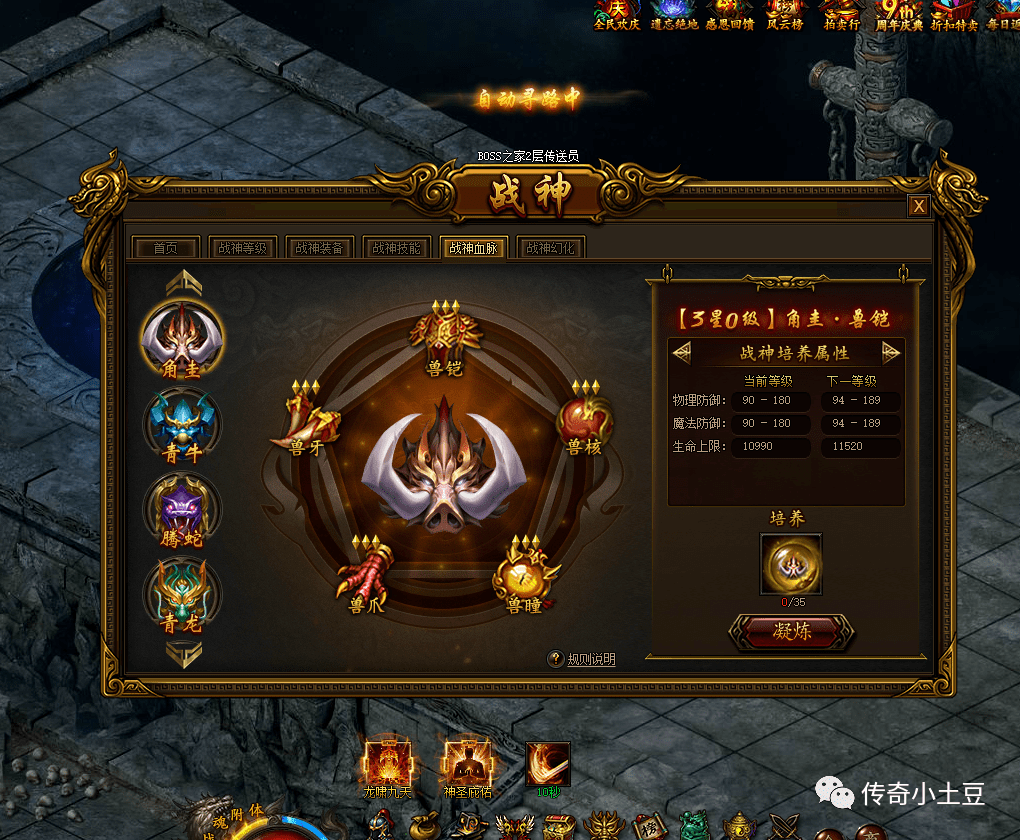This screenshot has width=1020, height=840.
Task: Open the 规则说明 rules help
Action: (582, 659)
